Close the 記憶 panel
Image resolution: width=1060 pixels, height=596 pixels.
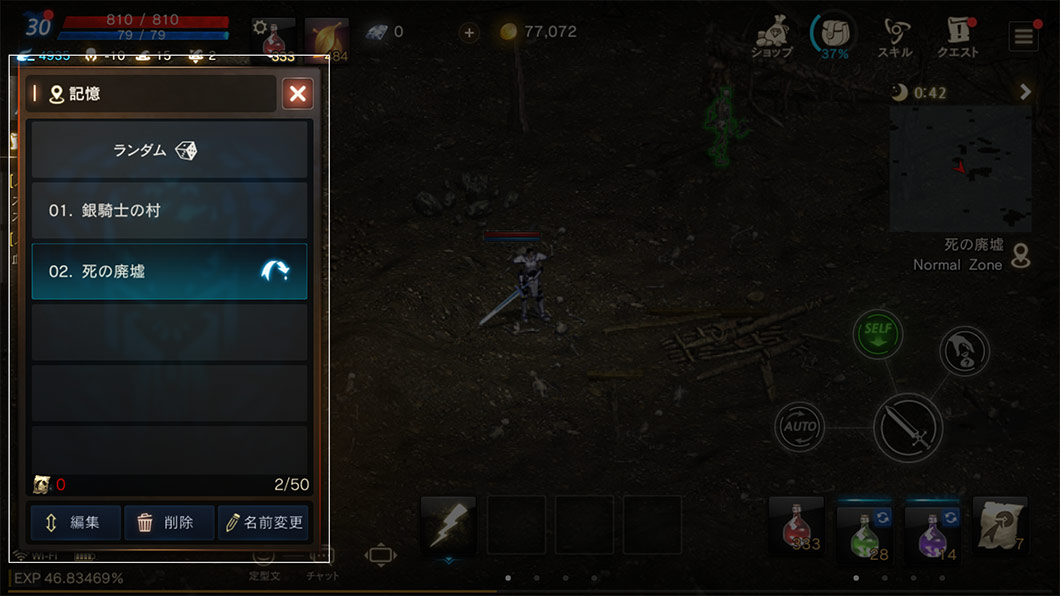[297, 94]
